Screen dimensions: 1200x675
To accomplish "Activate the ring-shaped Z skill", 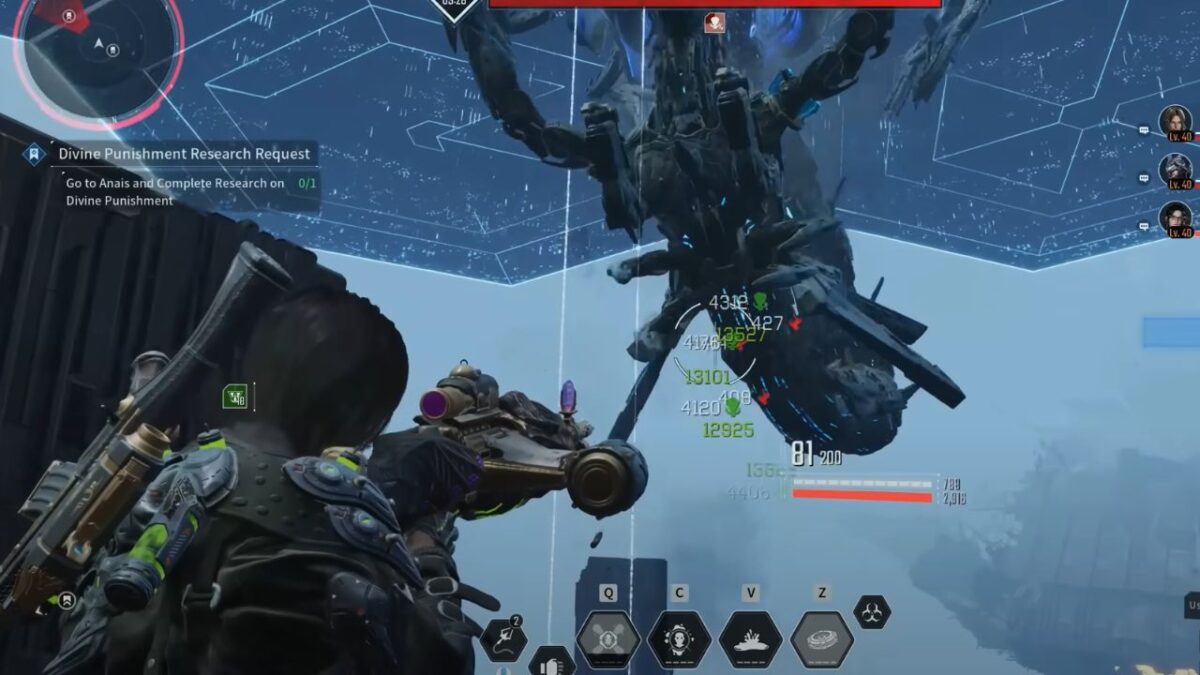I will [x=822, y=639].
